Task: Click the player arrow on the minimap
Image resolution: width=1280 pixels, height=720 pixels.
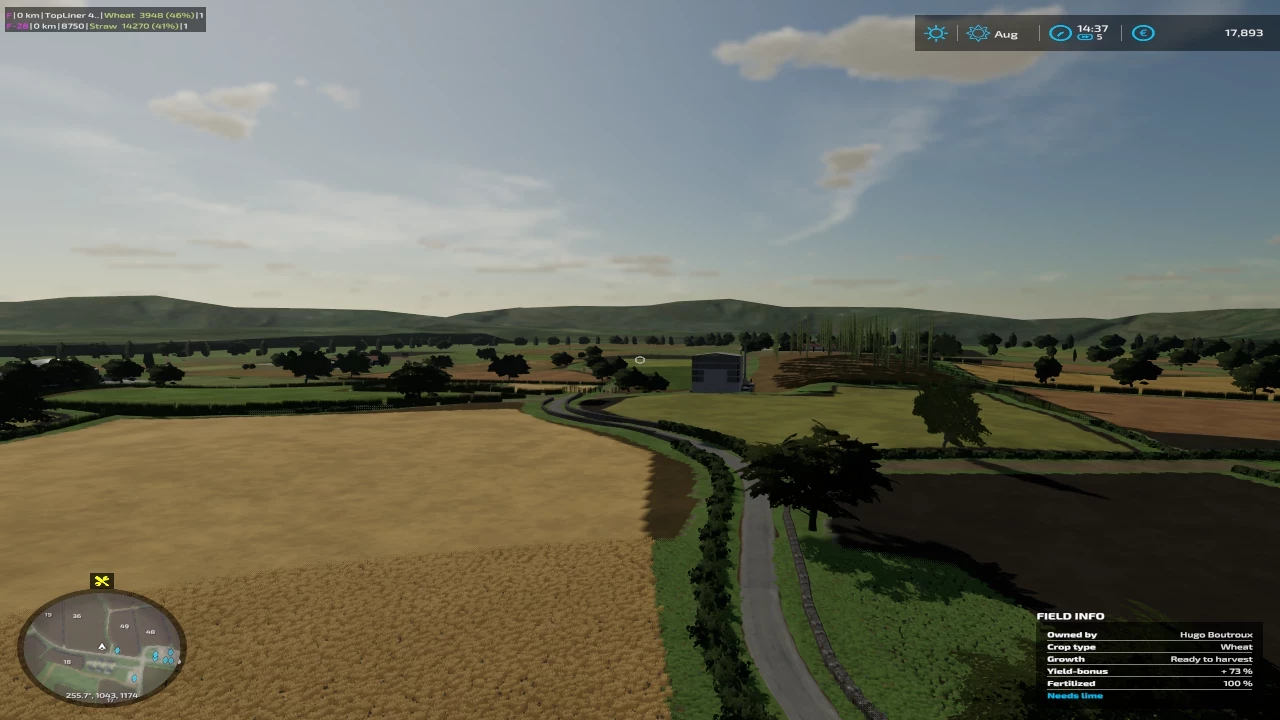Action: [101, 647]
